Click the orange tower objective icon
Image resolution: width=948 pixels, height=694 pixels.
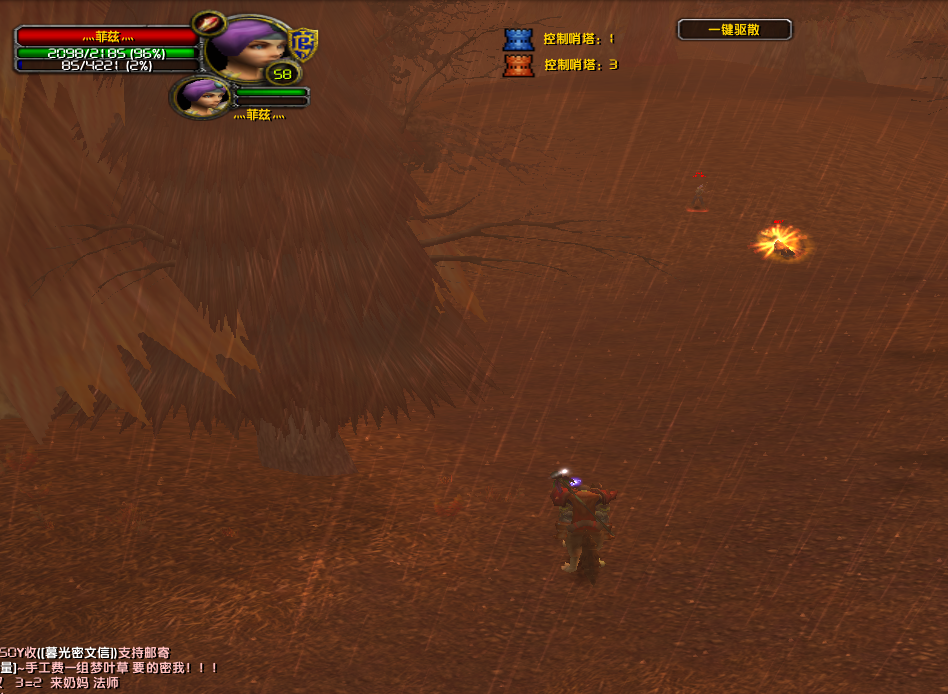pyautogui.click(x=518, y=65)
